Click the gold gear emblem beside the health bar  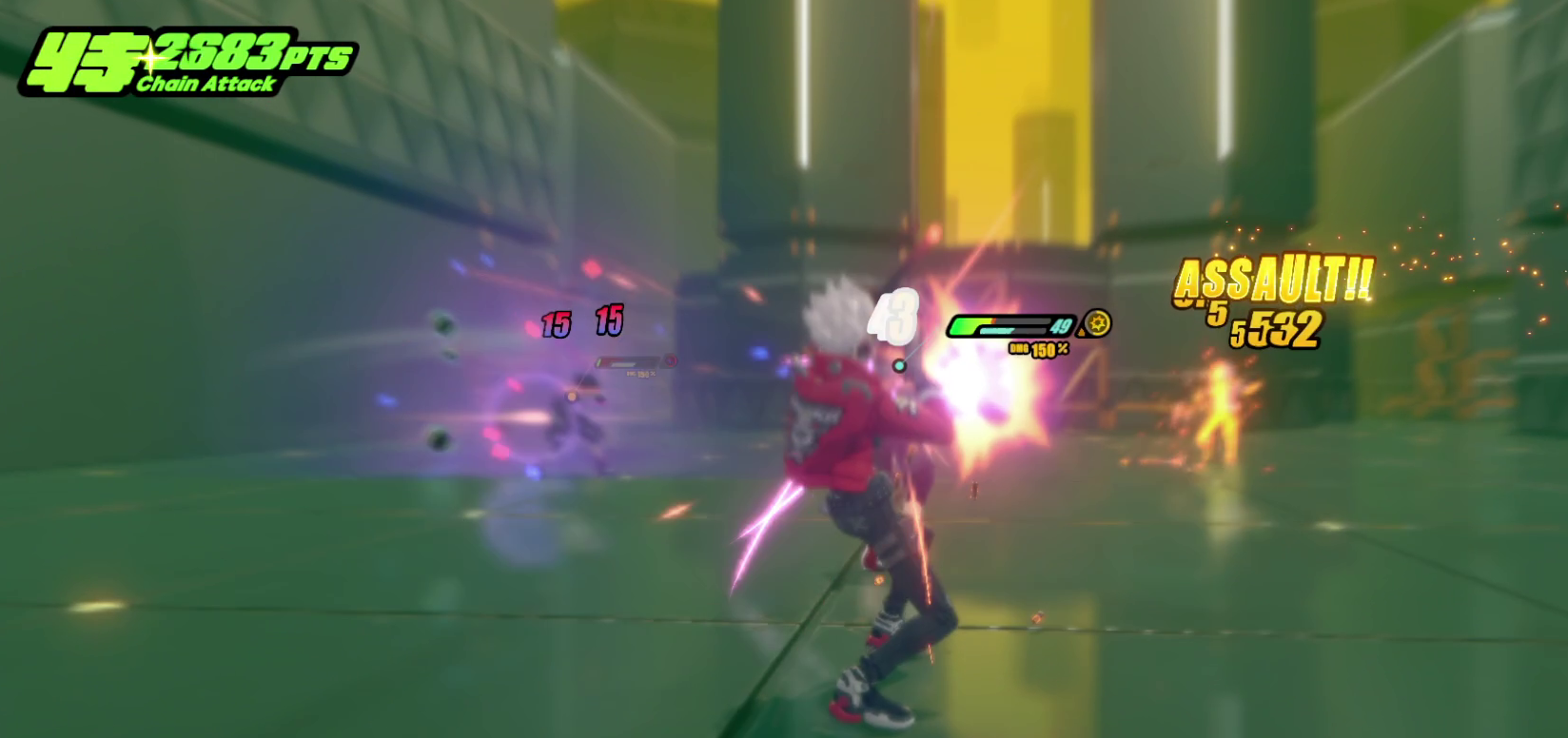(1099, 323)
